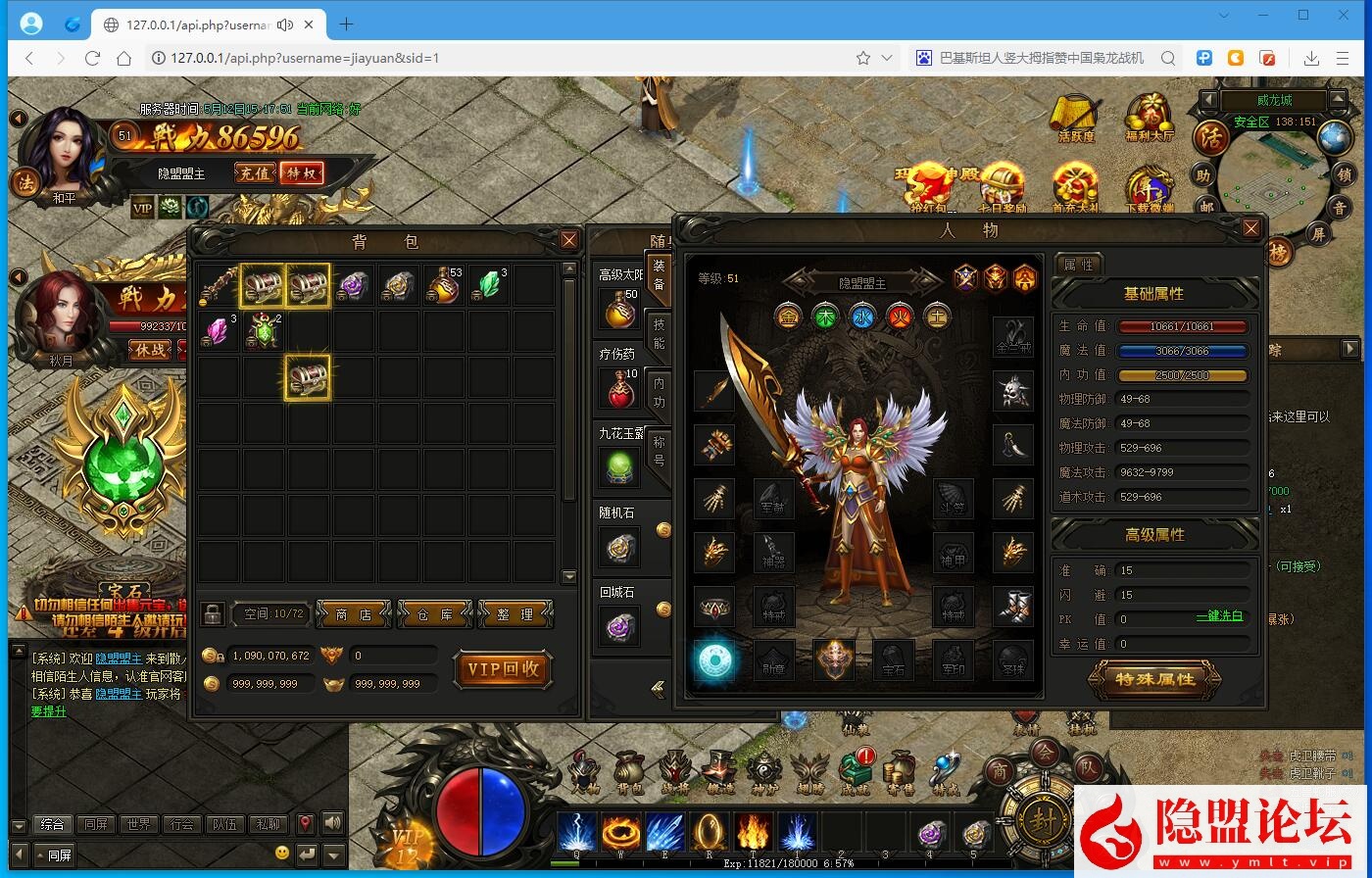
Task: Select the pink crystal item slot
Action: (x=218, y=331)
